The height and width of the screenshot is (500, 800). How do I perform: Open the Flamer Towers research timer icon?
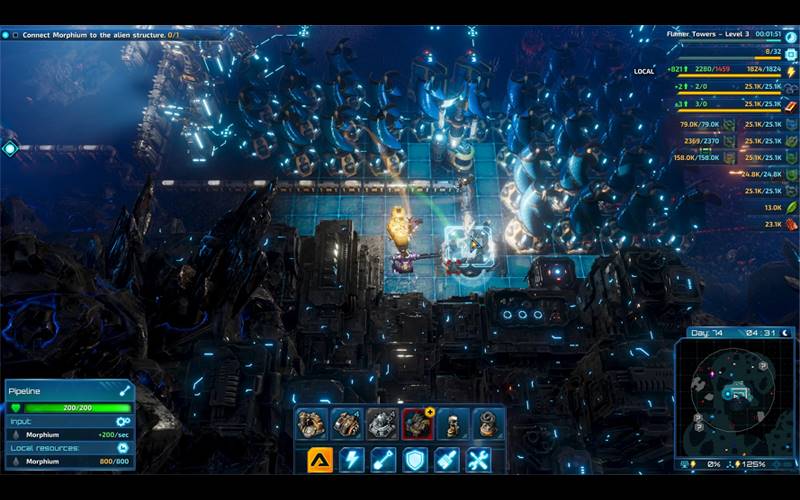click(791, 35)
